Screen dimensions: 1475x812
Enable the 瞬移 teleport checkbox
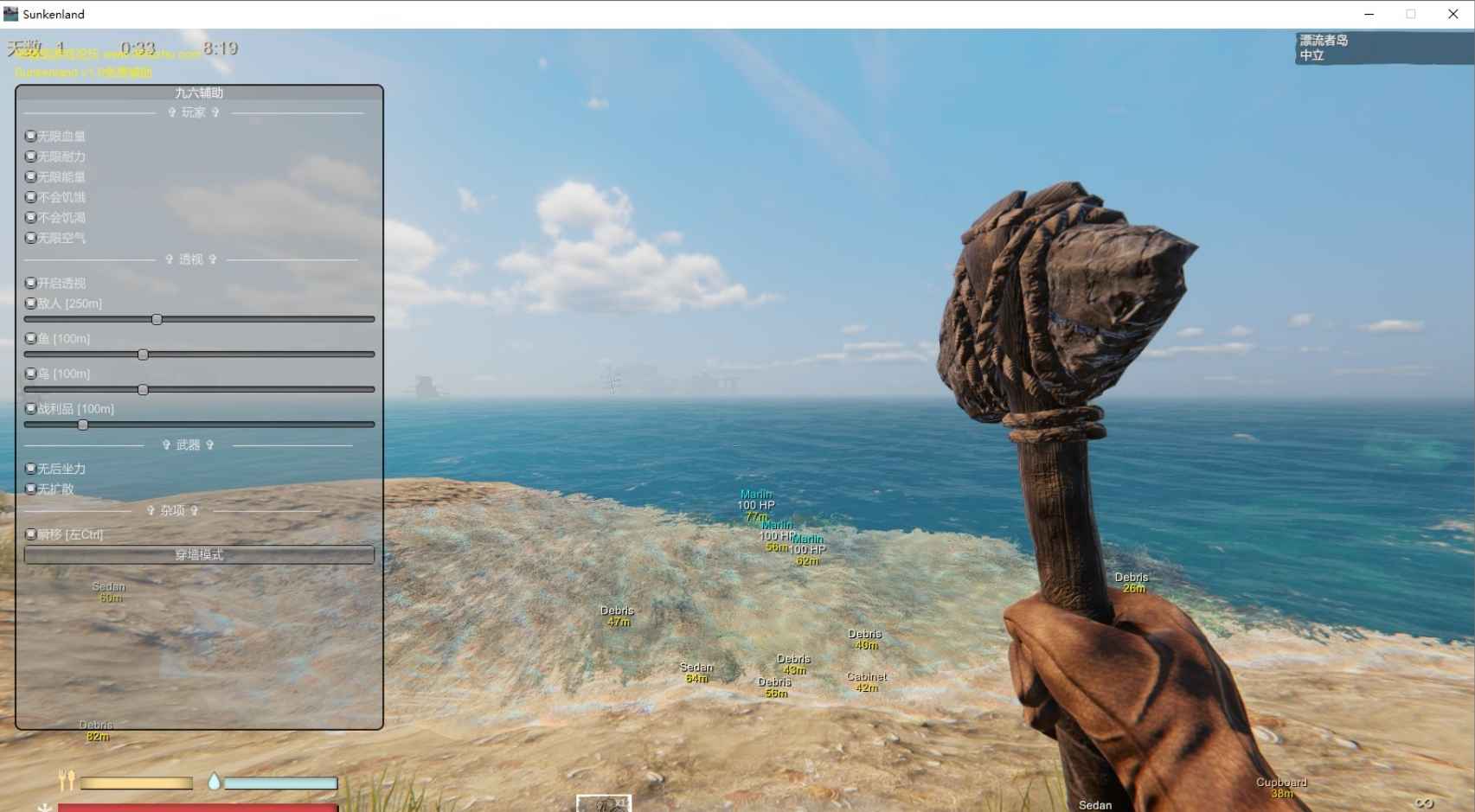[x=30, y=534]
